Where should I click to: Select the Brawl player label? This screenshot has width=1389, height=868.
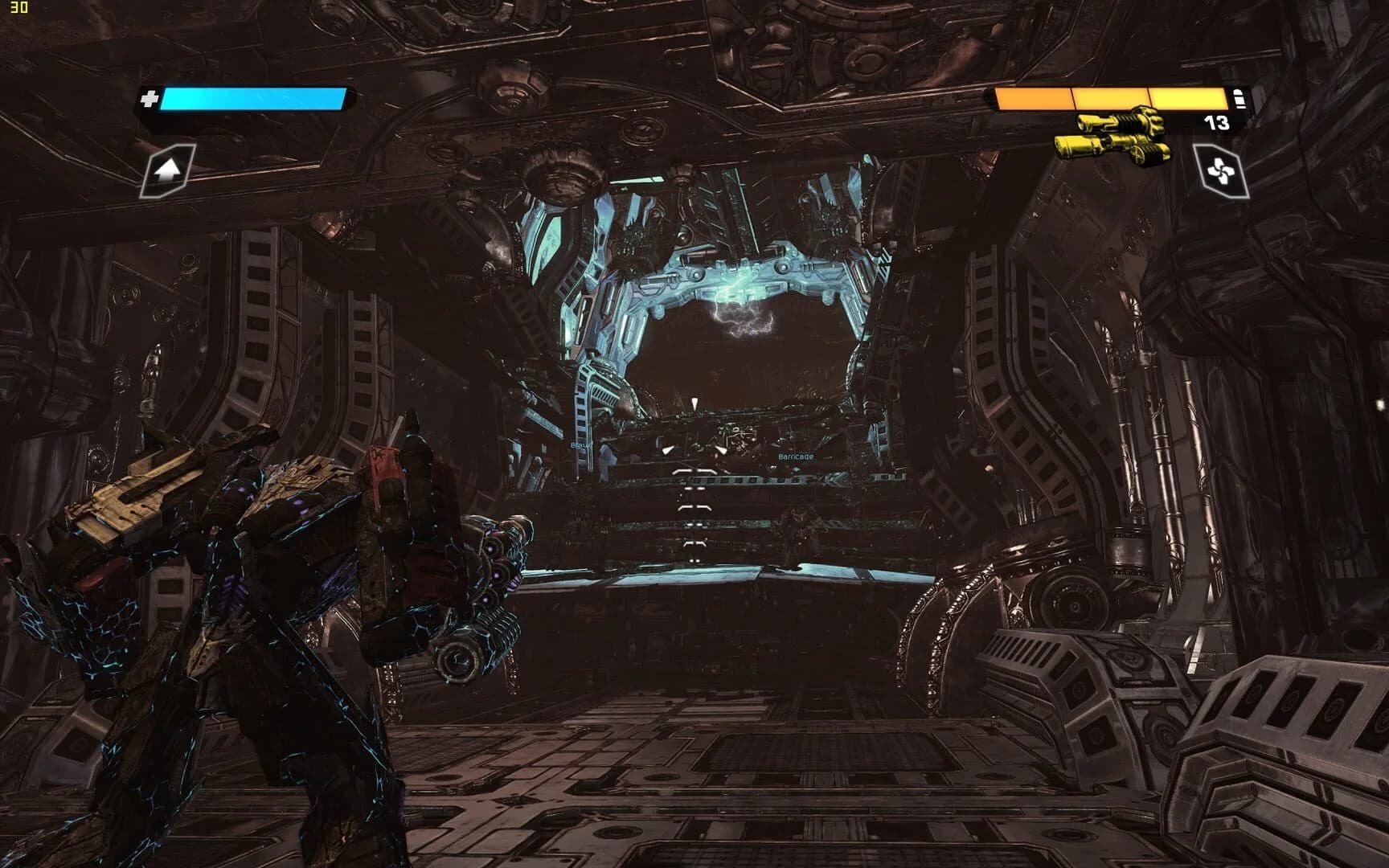click(x=580, y=444)
